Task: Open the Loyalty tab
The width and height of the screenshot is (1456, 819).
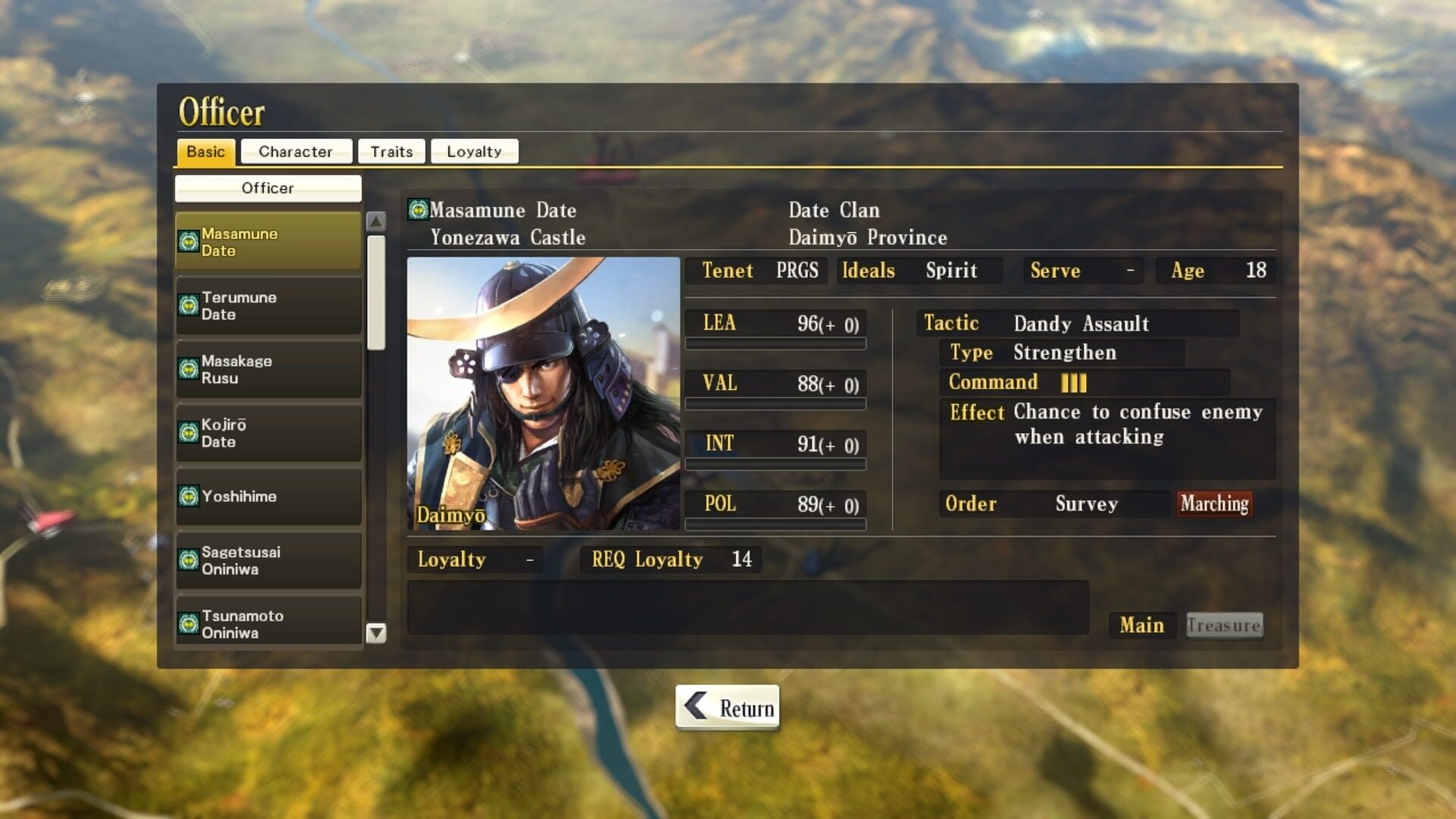Action: click(x=474, y=151)
